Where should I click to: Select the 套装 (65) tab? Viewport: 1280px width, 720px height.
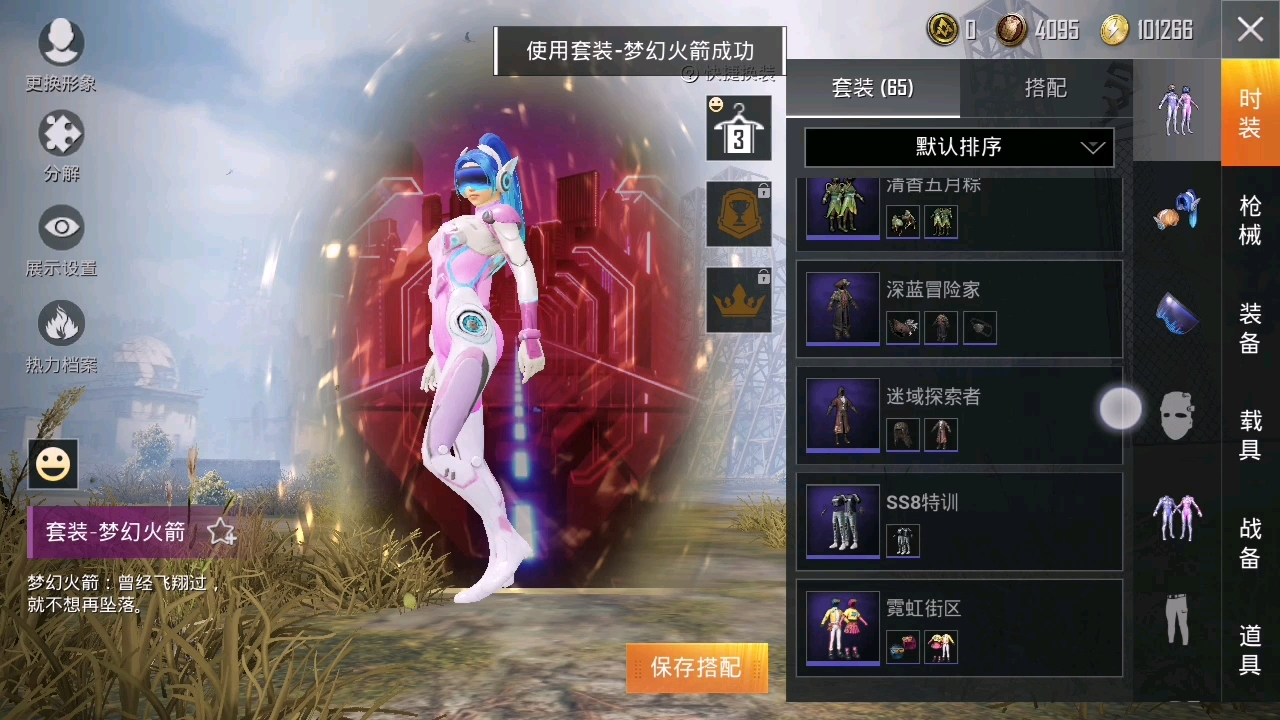(872, 88)
